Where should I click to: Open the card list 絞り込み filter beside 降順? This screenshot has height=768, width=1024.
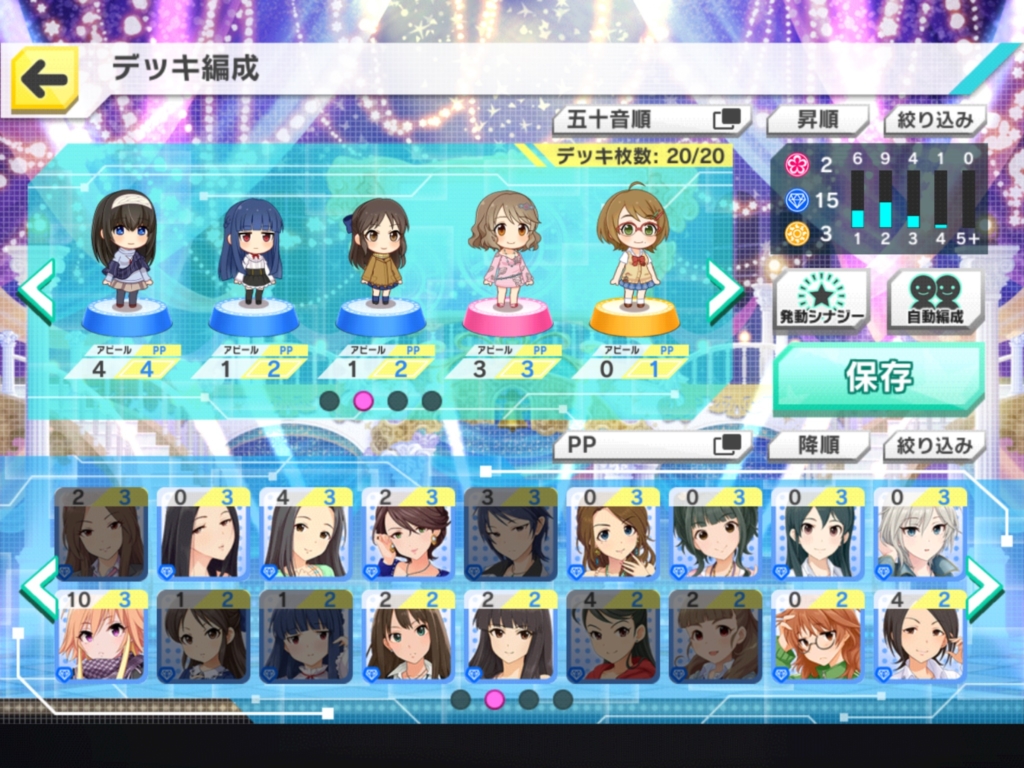click(x=934, y=445)
